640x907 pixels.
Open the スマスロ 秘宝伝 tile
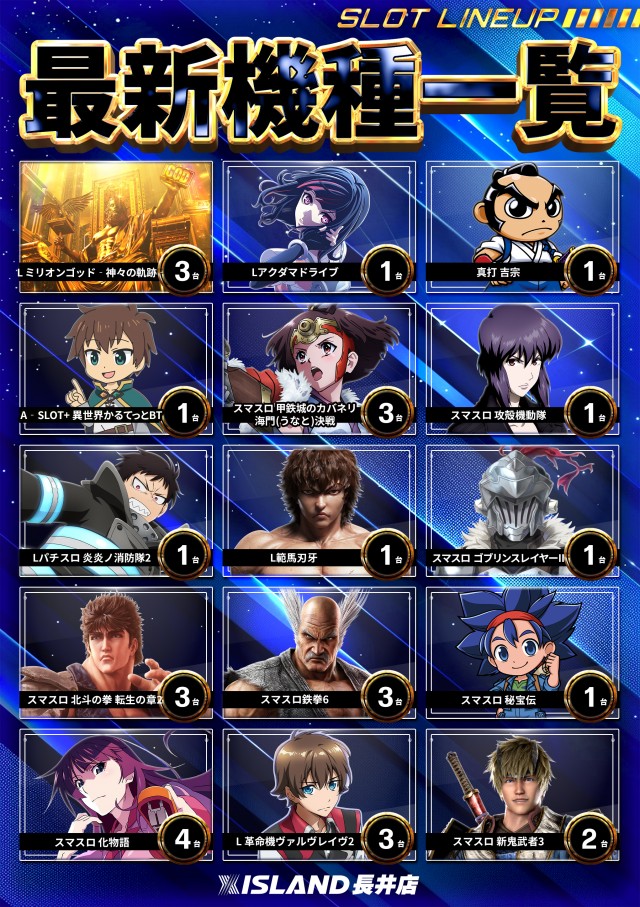pyautogui.click(x=523, y=653)
